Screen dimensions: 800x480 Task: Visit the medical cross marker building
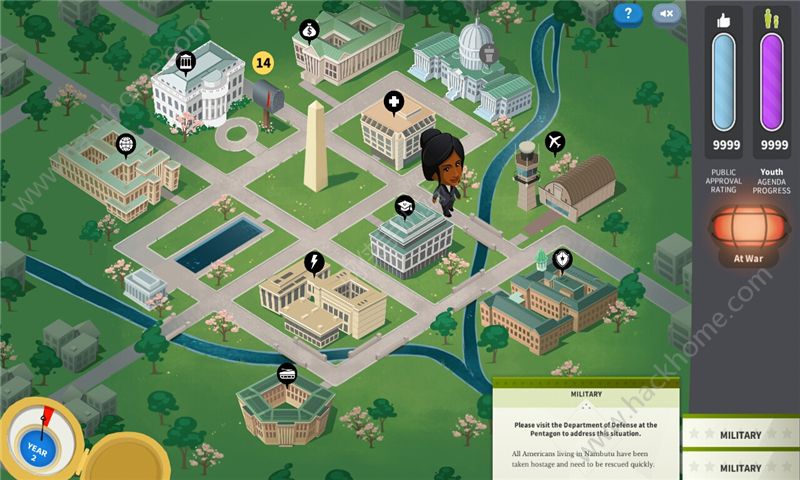[394, 104]
